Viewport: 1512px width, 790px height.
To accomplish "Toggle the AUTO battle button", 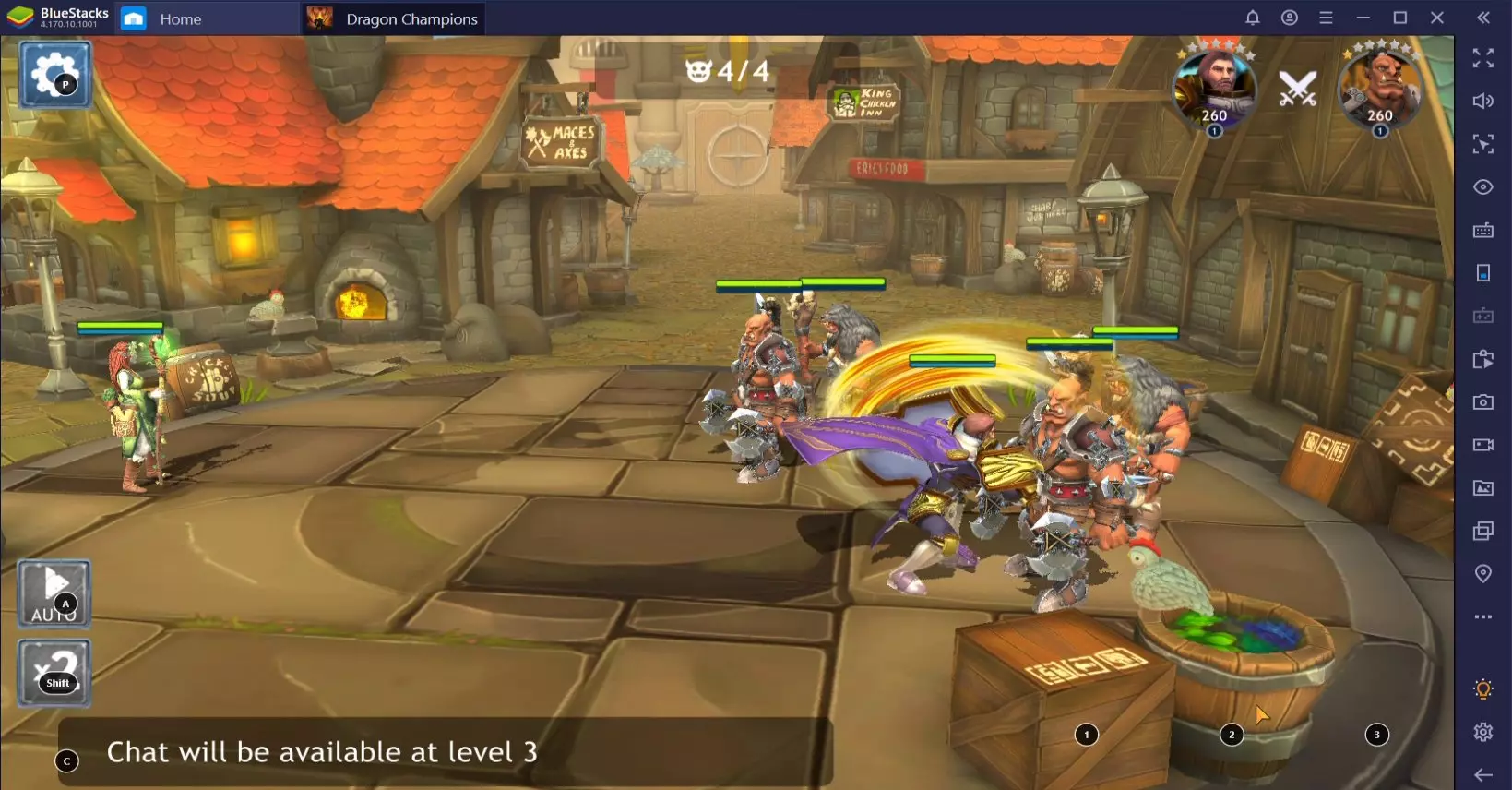I will [x=54, y=593].
